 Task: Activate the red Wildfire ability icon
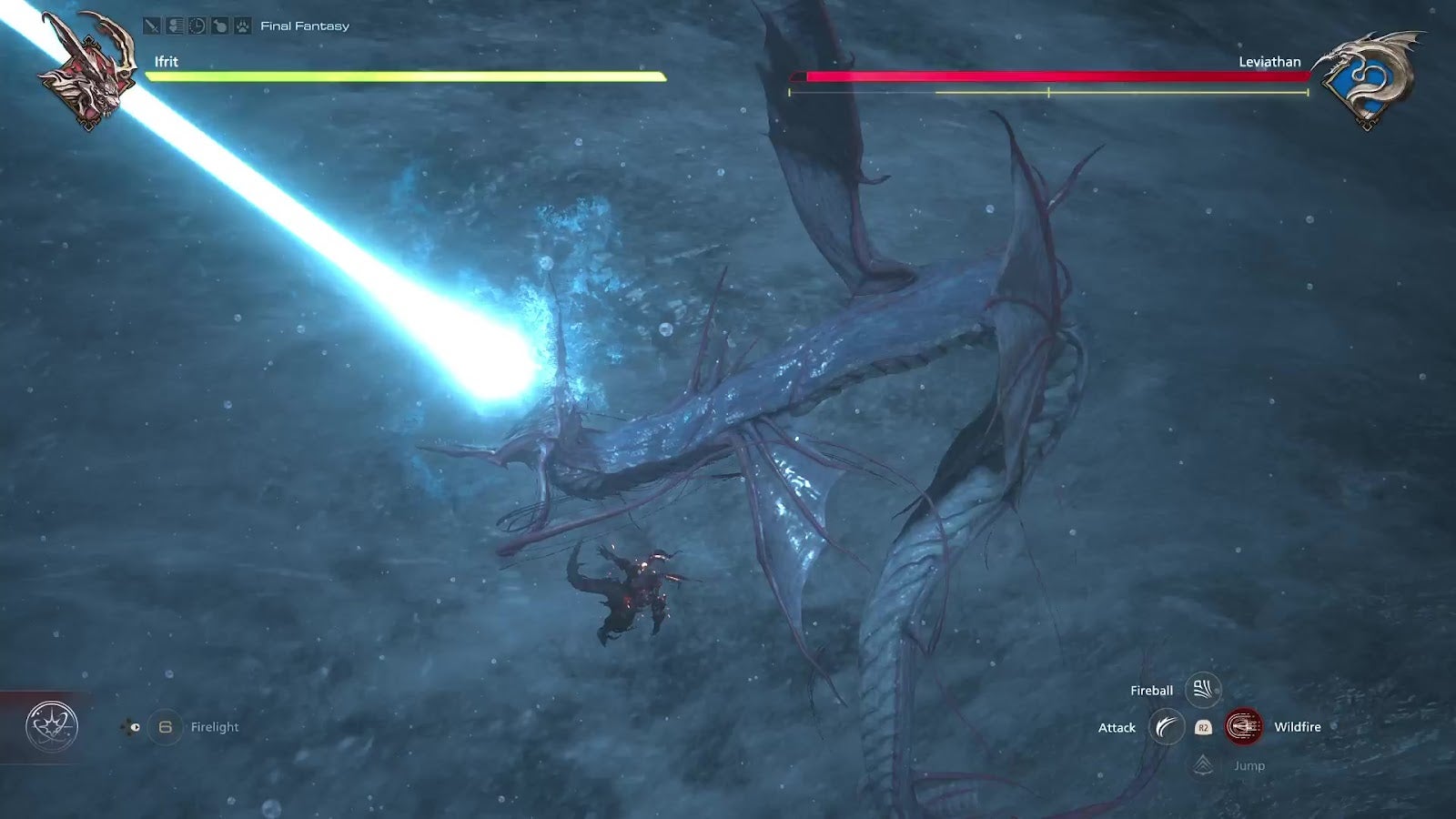point(1244,726)
